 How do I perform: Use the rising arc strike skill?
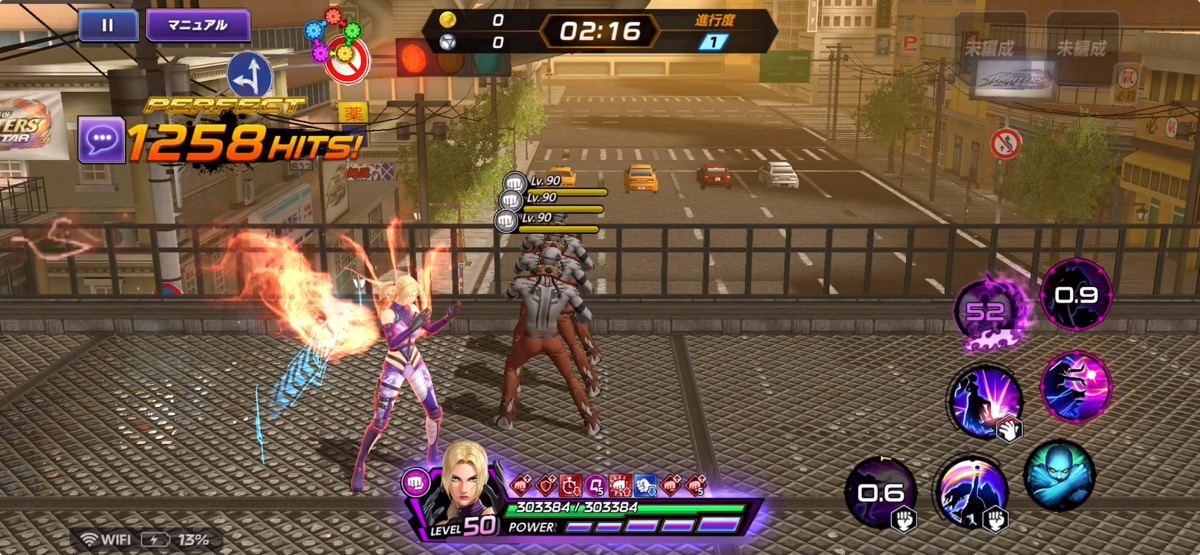(970, 492)
